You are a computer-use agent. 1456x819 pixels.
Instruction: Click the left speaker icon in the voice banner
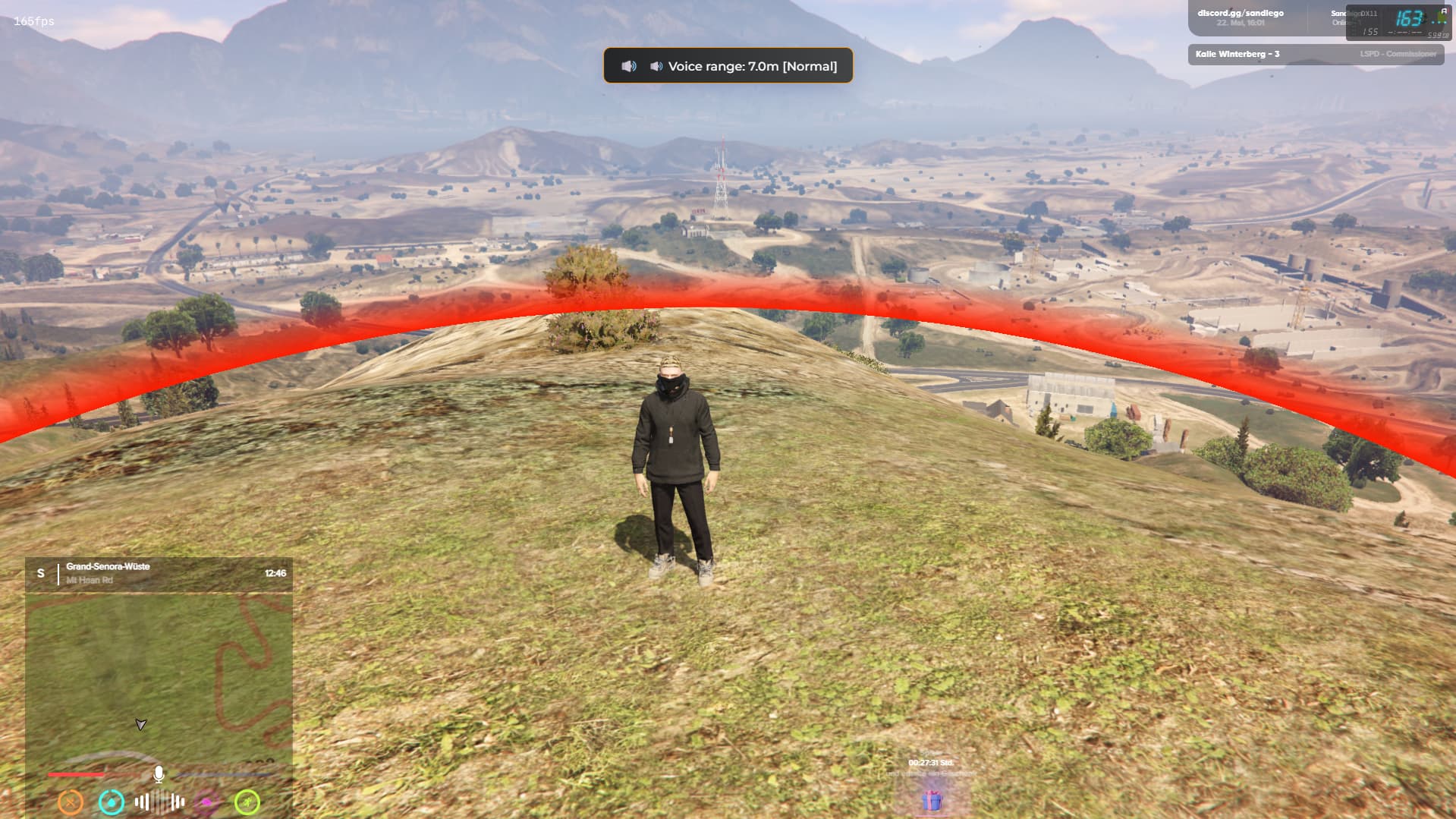[628, 66]
